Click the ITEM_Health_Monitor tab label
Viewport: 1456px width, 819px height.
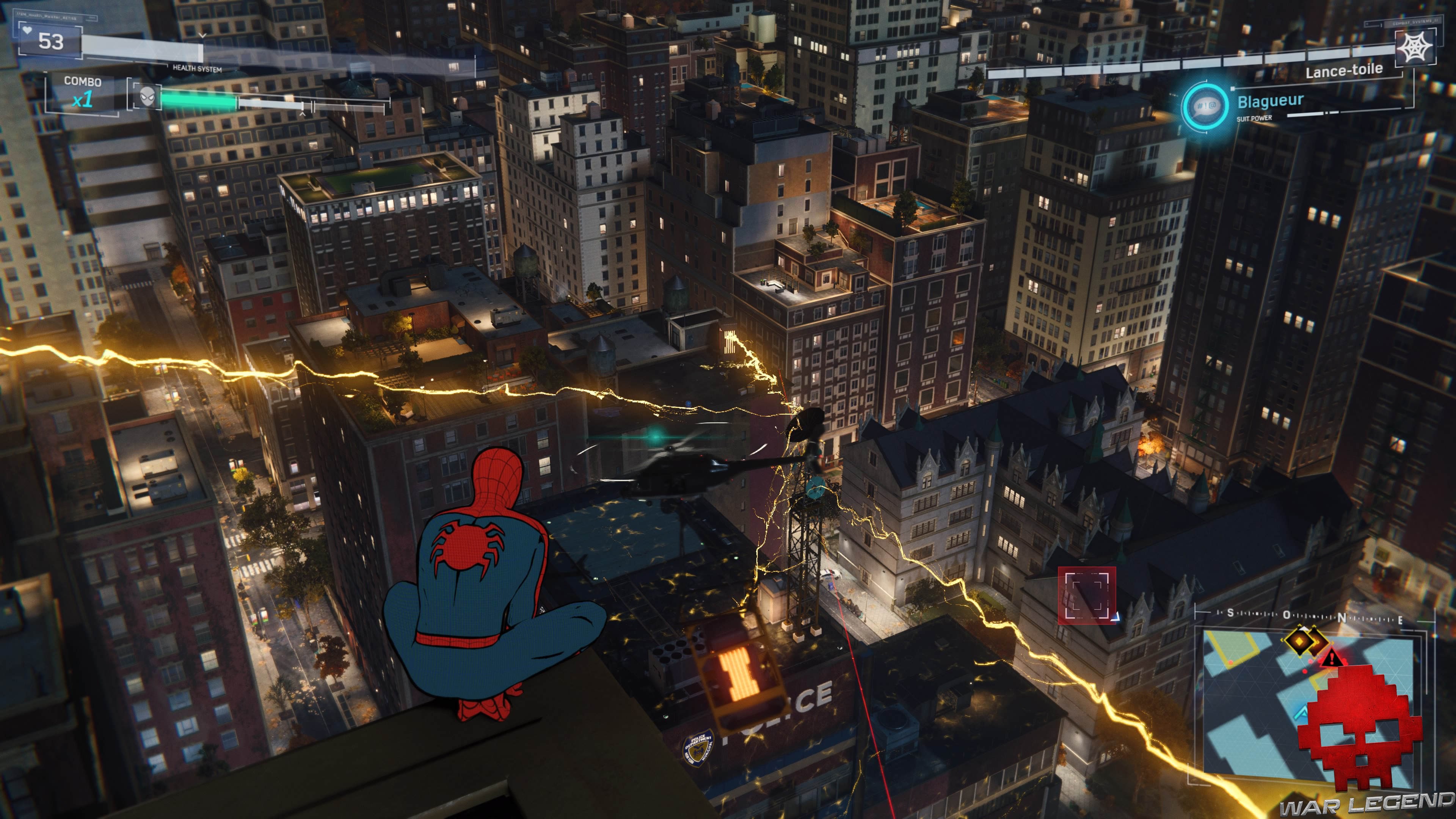(x=46, y=17)
